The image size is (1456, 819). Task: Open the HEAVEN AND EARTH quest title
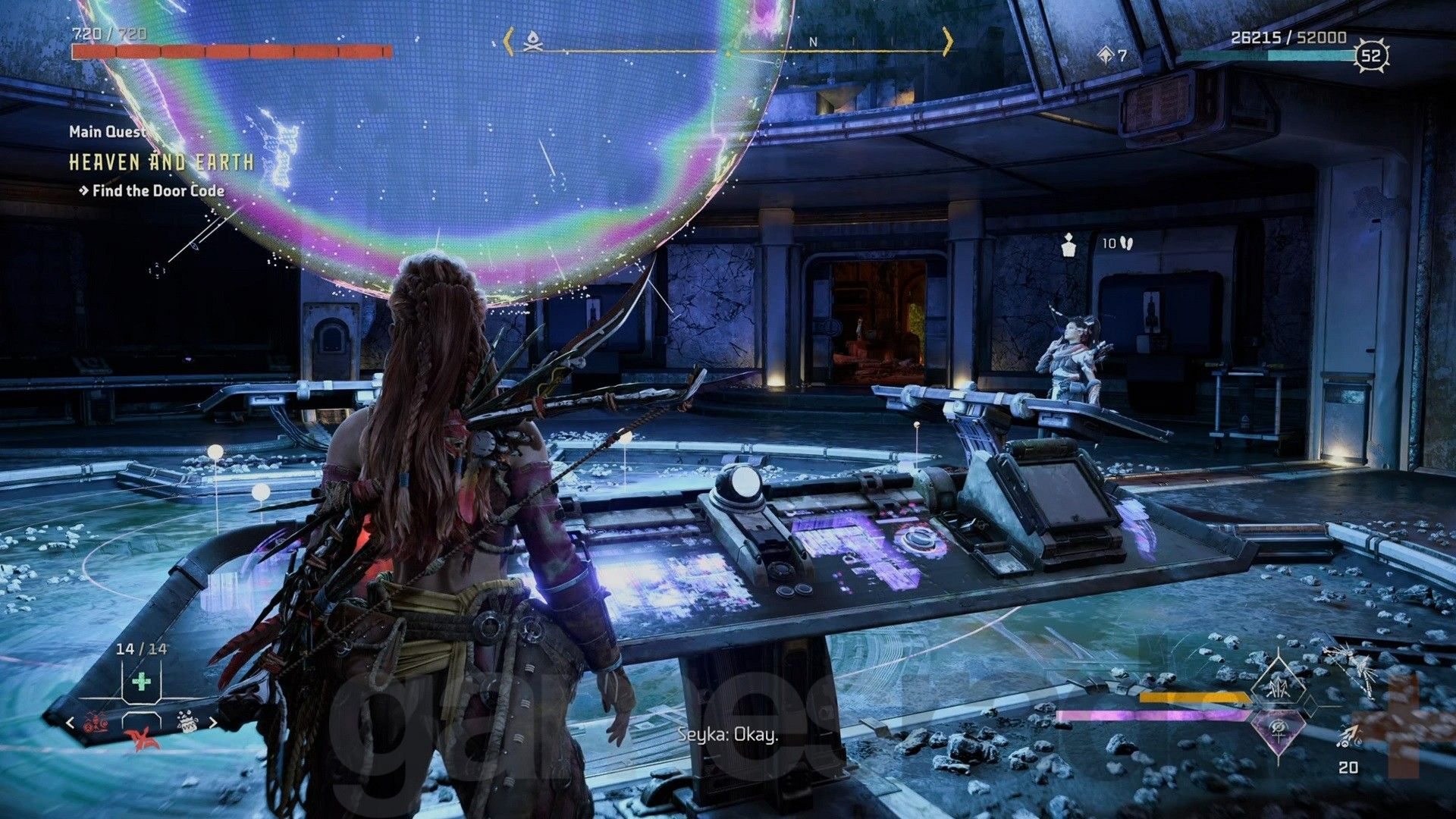[162, 161]
